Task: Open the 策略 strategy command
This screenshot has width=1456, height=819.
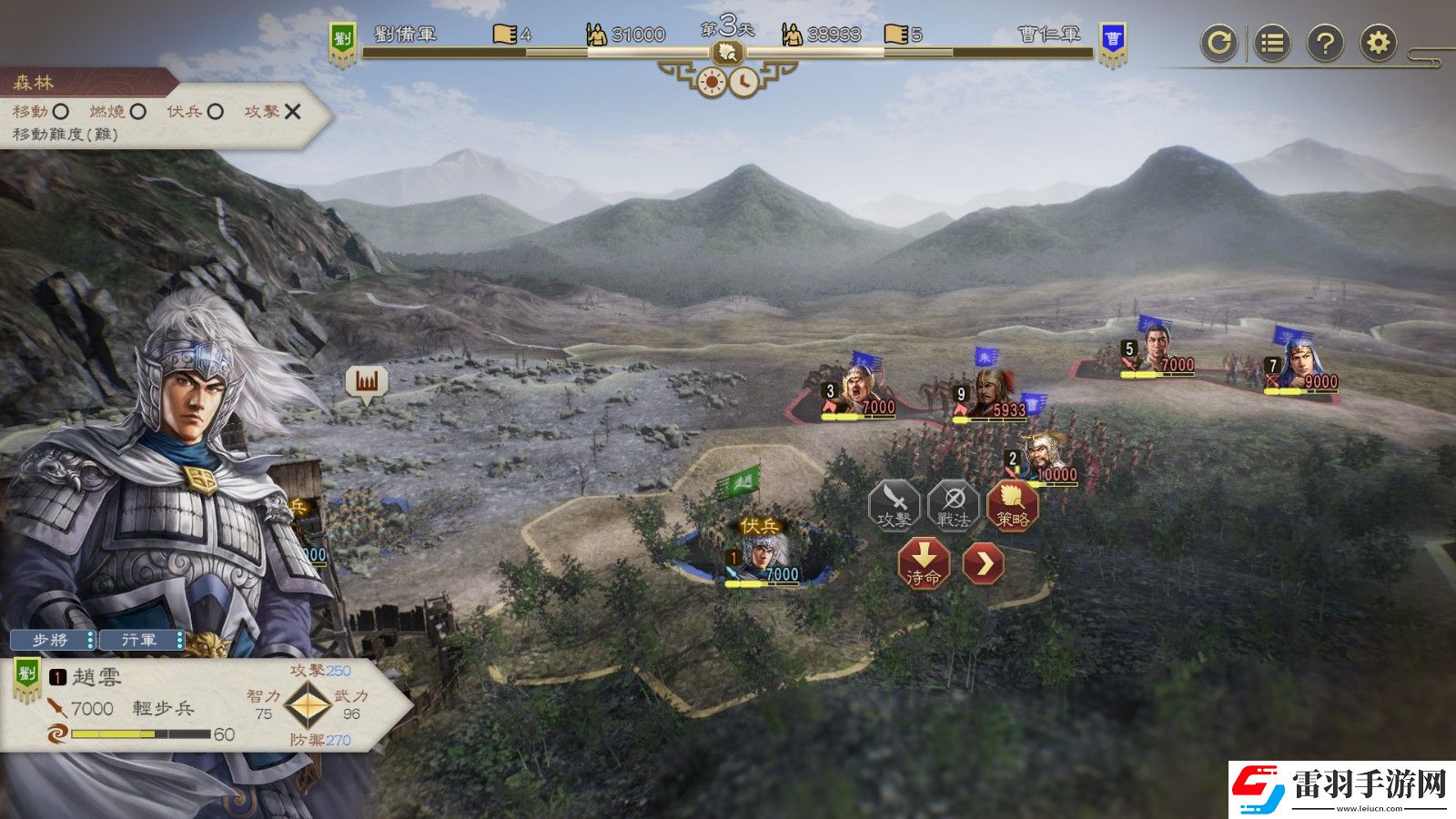Action: coord(1012,504)
